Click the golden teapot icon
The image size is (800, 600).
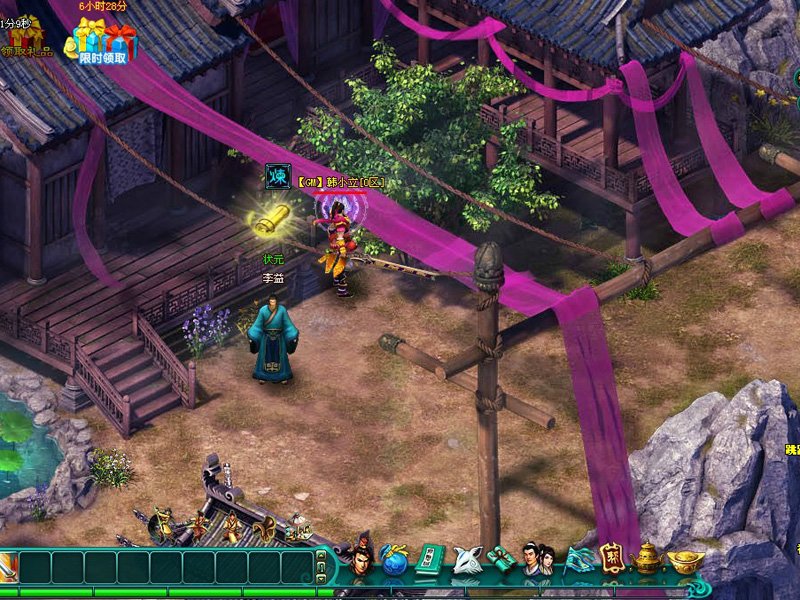tap(647, 559)
